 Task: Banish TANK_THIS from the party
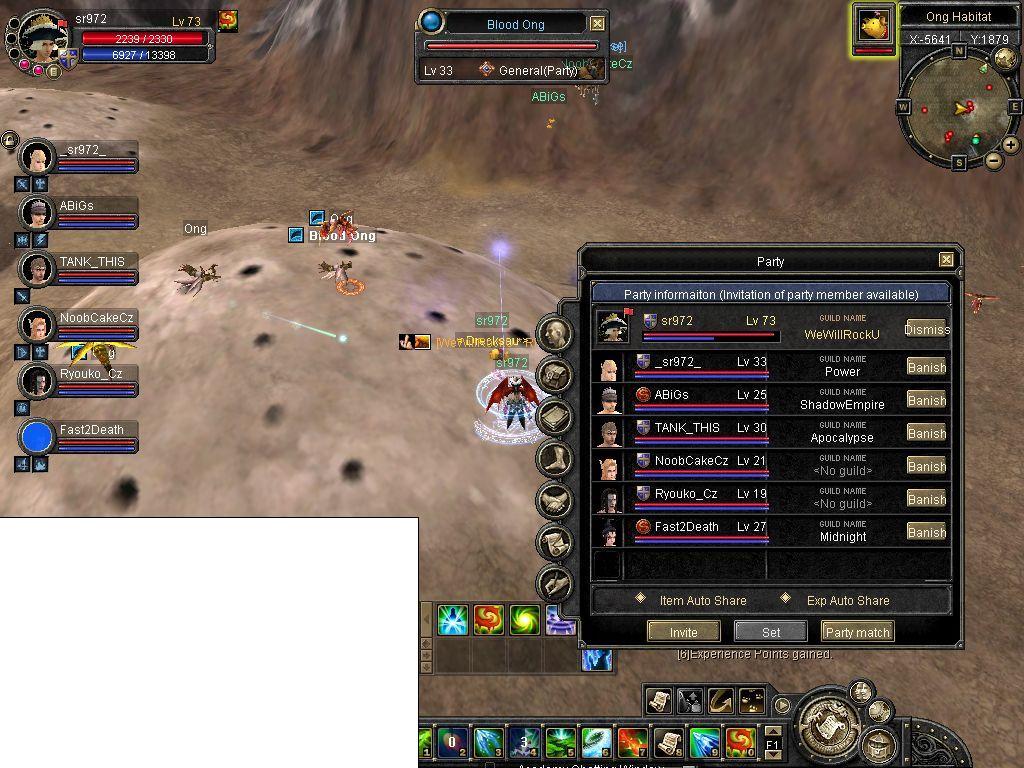click(x=926, y=433)
